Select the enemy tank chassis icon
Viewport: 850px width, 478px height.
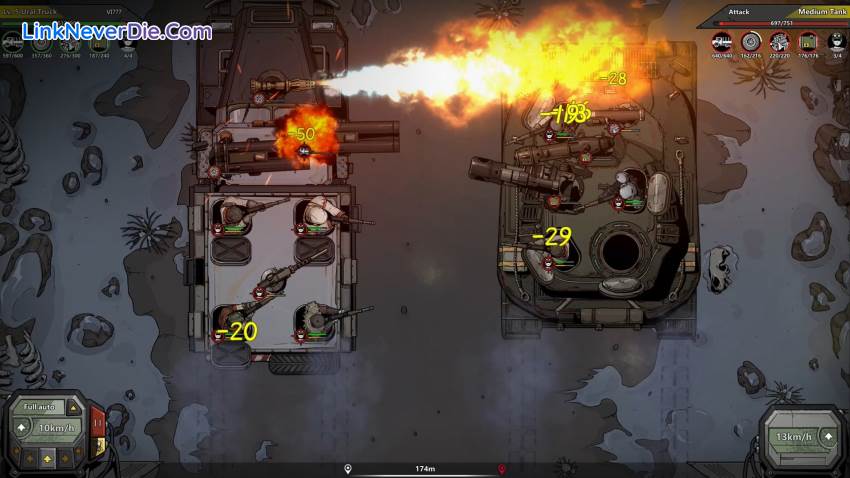click(722, 41)
